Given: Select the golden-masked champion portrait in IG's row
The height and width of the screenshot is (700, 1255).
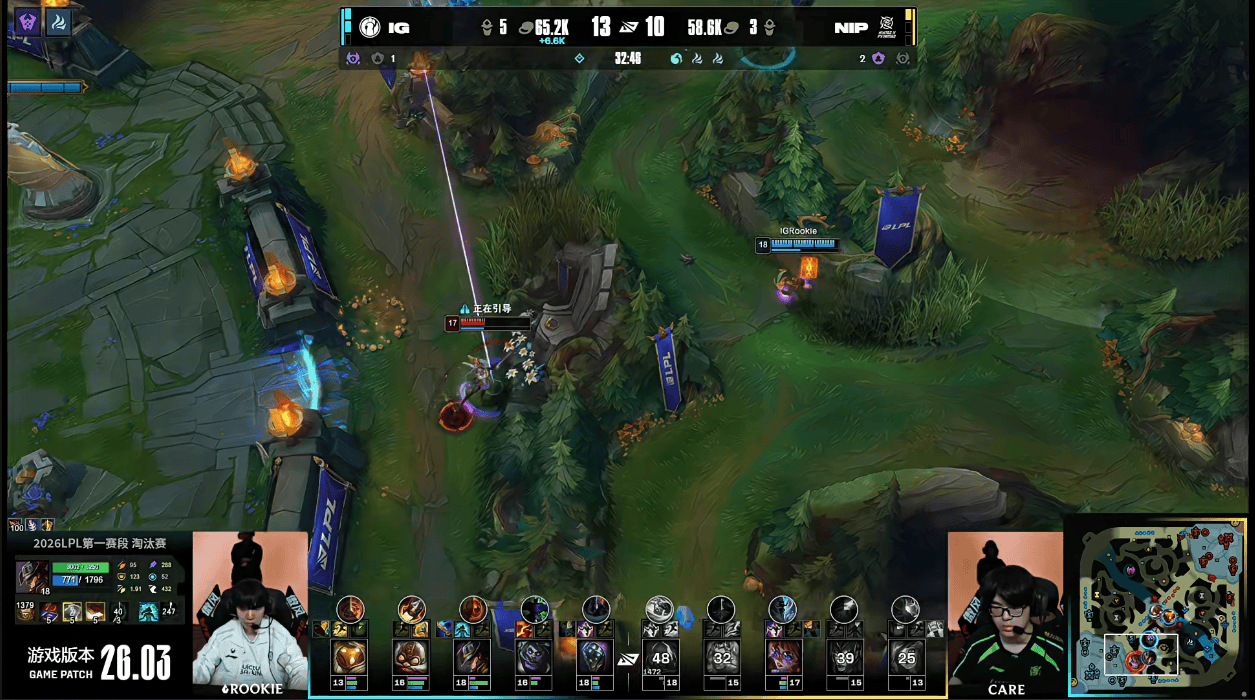Looking at the screenshot, I should 350,657.
